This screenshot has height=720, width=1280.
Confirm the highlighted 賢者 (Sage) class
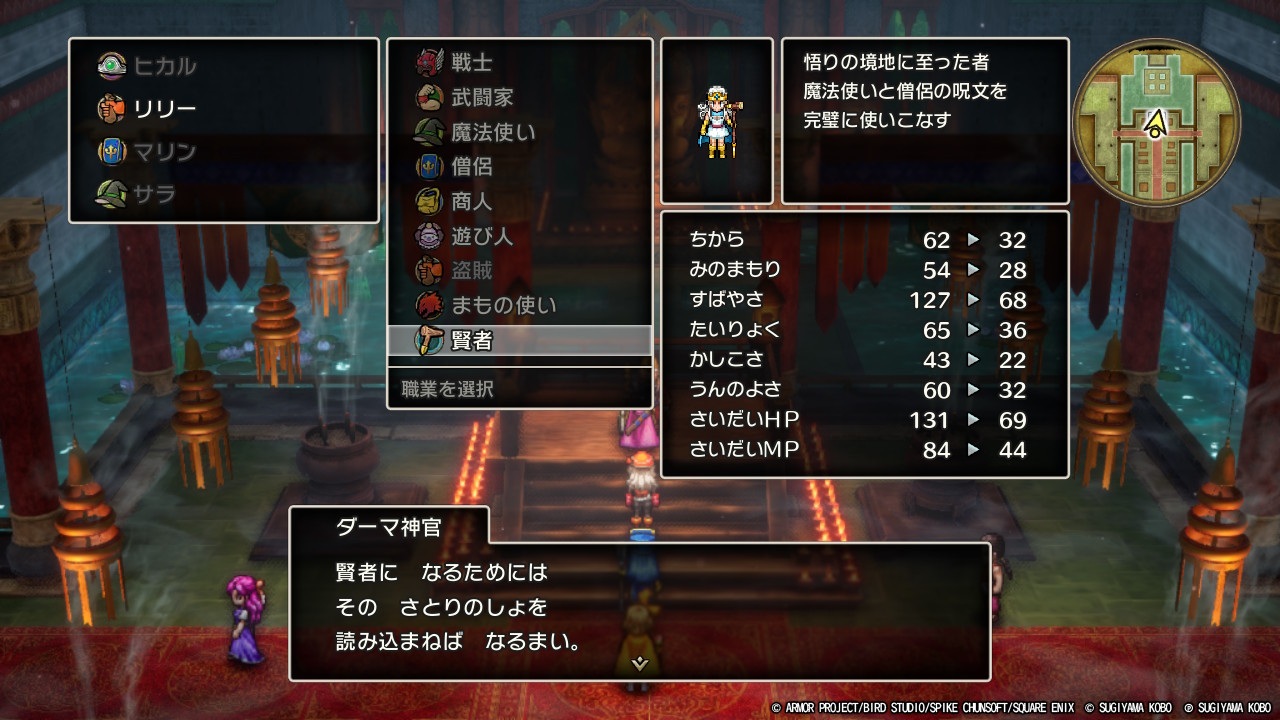(x=430, y=340)
